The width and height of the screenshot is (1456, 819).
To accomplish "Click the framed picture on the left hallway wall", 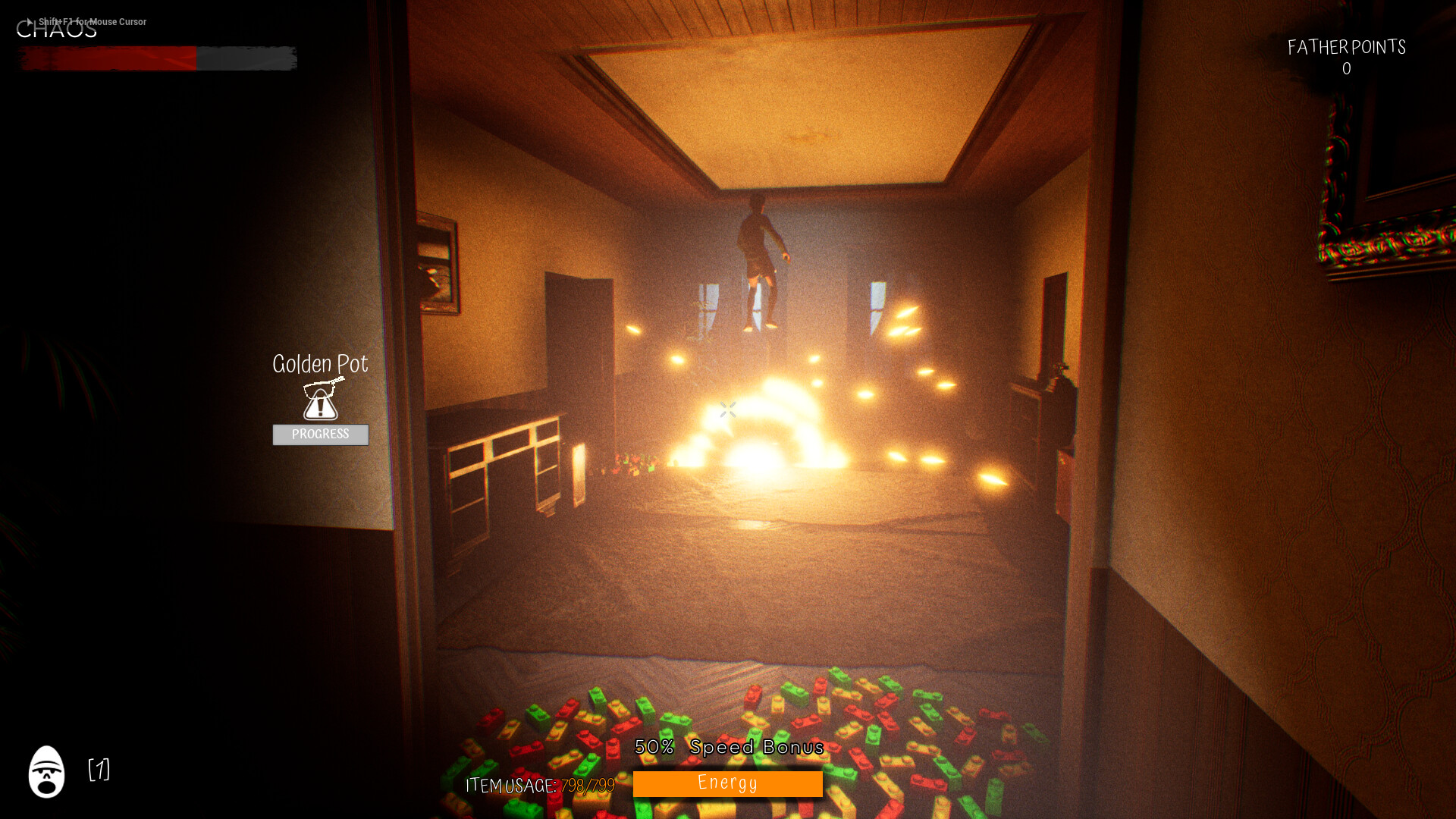I will pos(438,262).
